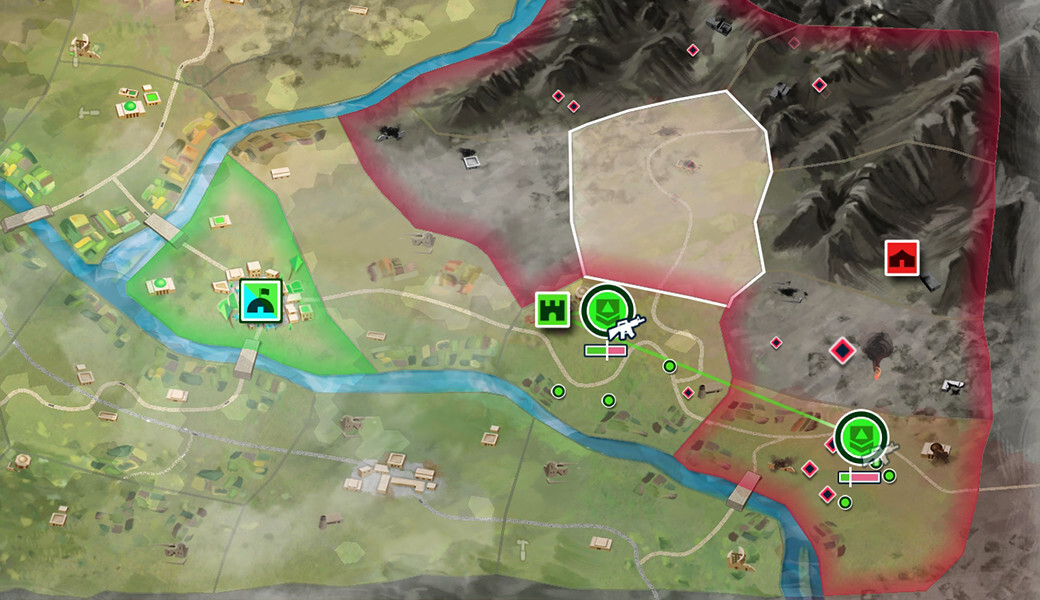Click the green castle fortification marker
The width and height of the screenshot is (1040, 600).
pos(551,310)
